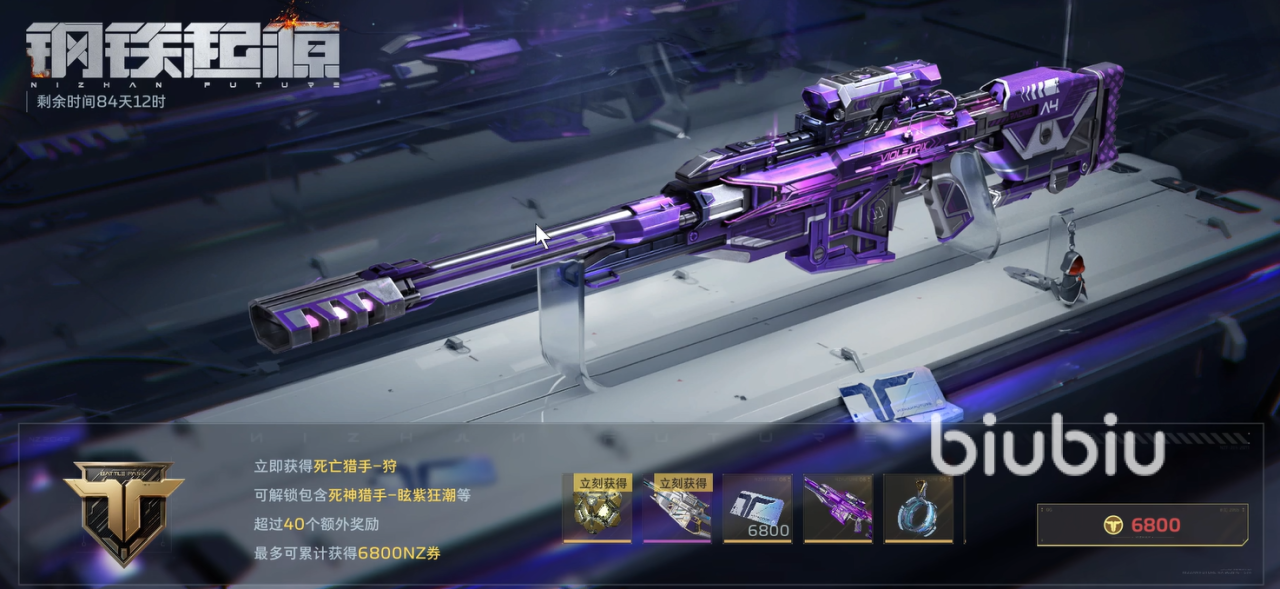Select the 6800 NZ voucher reward
Viewport: 1280px width, 589px height.
point(757,509)
